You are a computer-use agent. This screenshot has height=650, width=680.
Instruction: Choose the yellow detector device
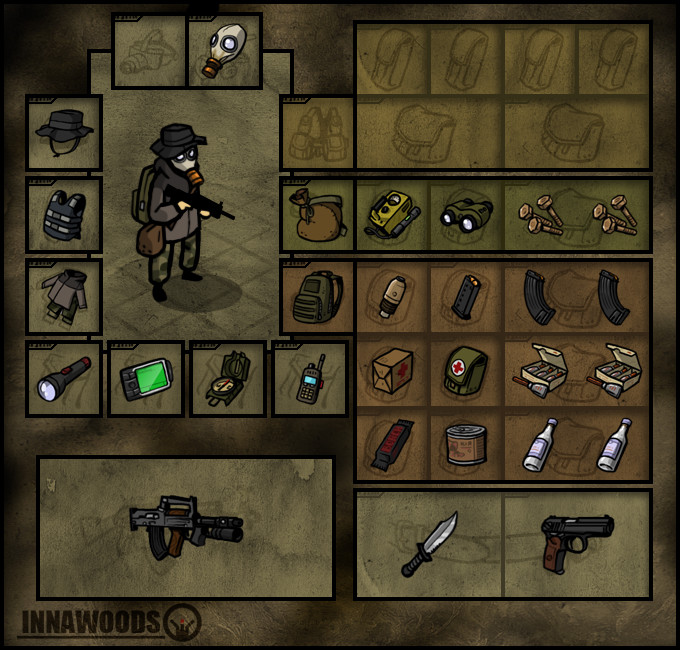(392, 215)
